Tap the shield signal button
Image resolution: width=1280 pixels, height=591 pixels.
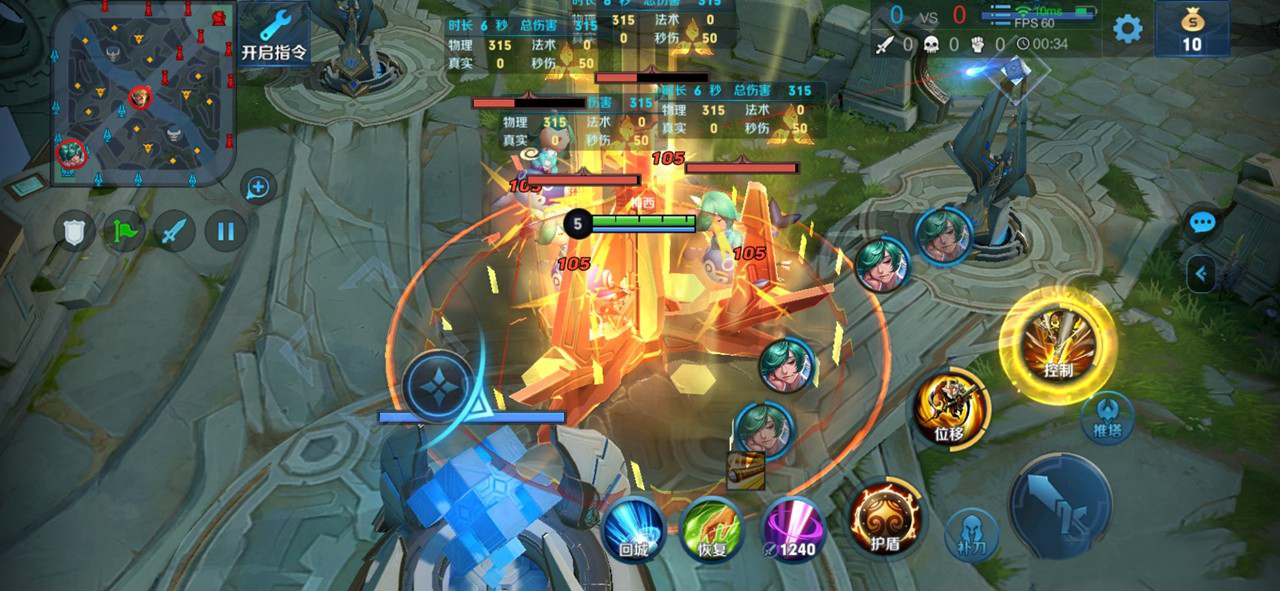74,232
